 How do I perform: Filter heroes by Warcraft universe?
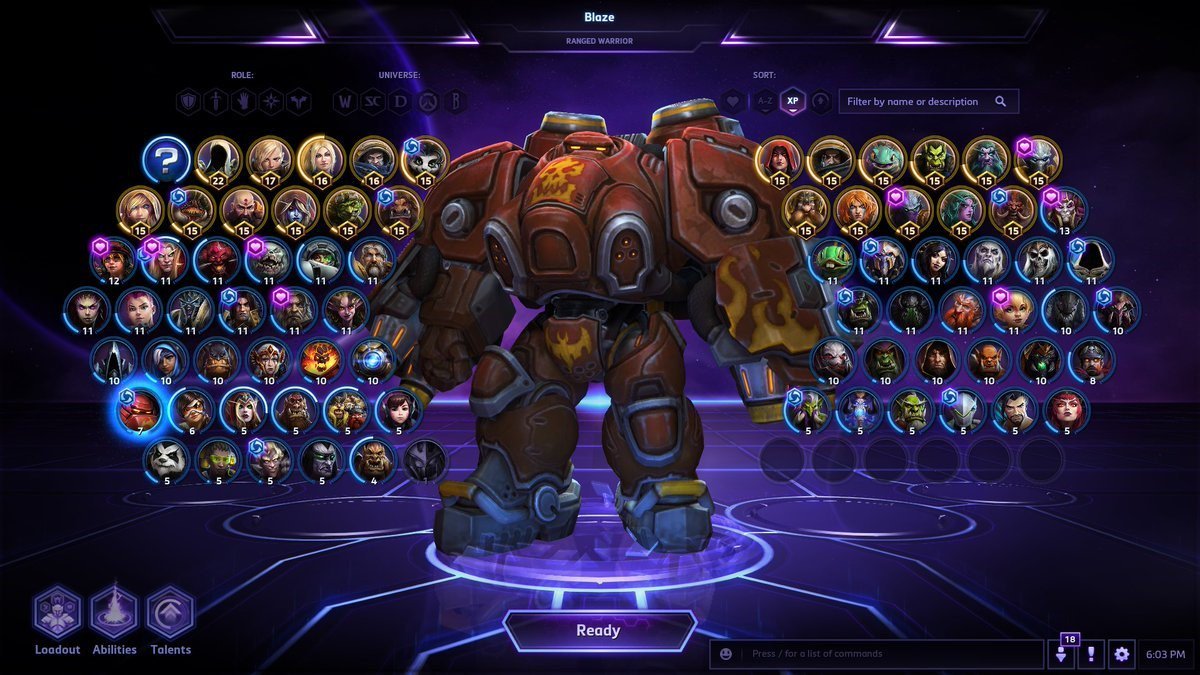[x=345, y=101]
